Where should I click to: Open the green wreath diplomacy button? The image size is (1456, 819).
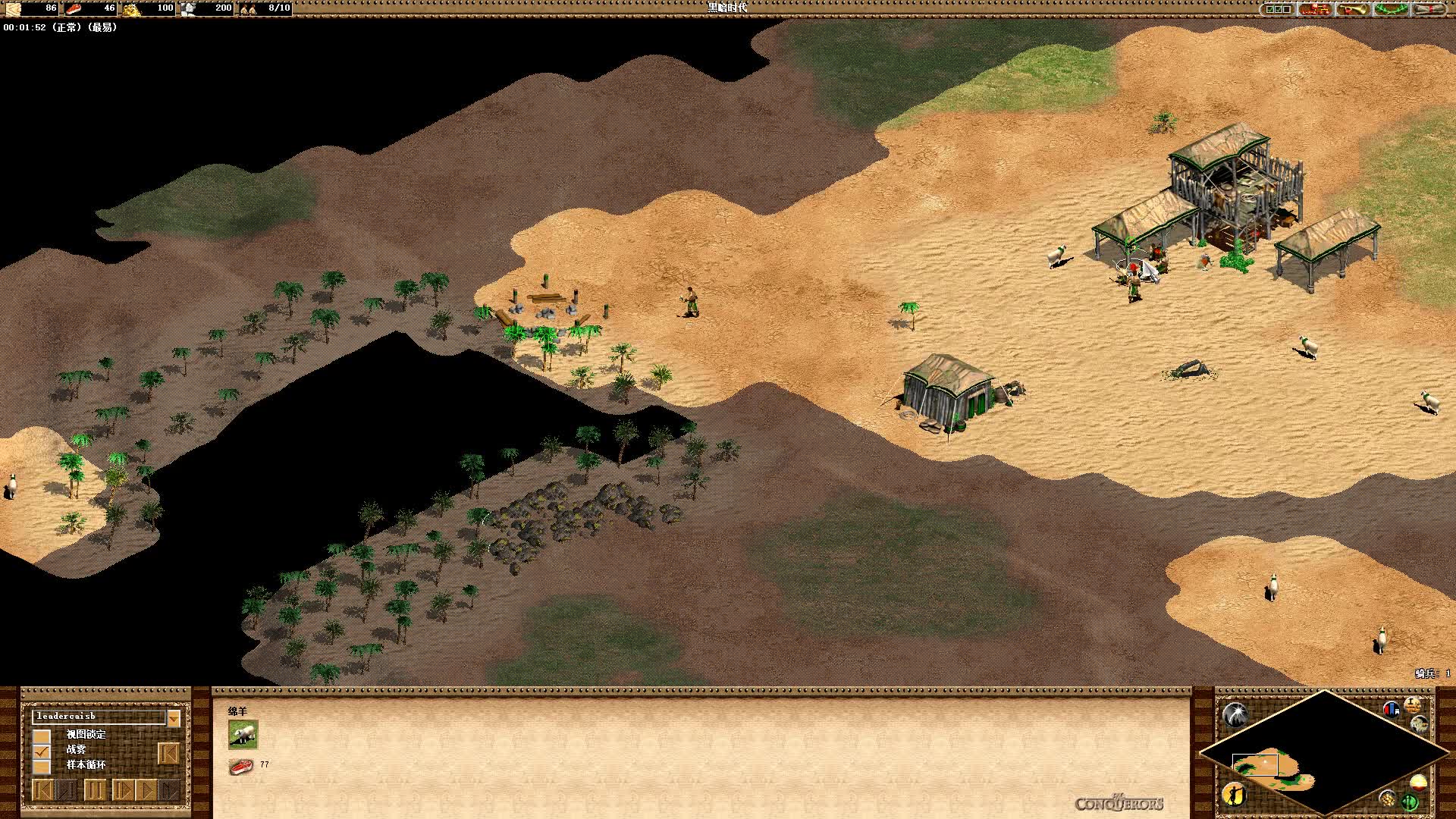tap(1391, 9)
